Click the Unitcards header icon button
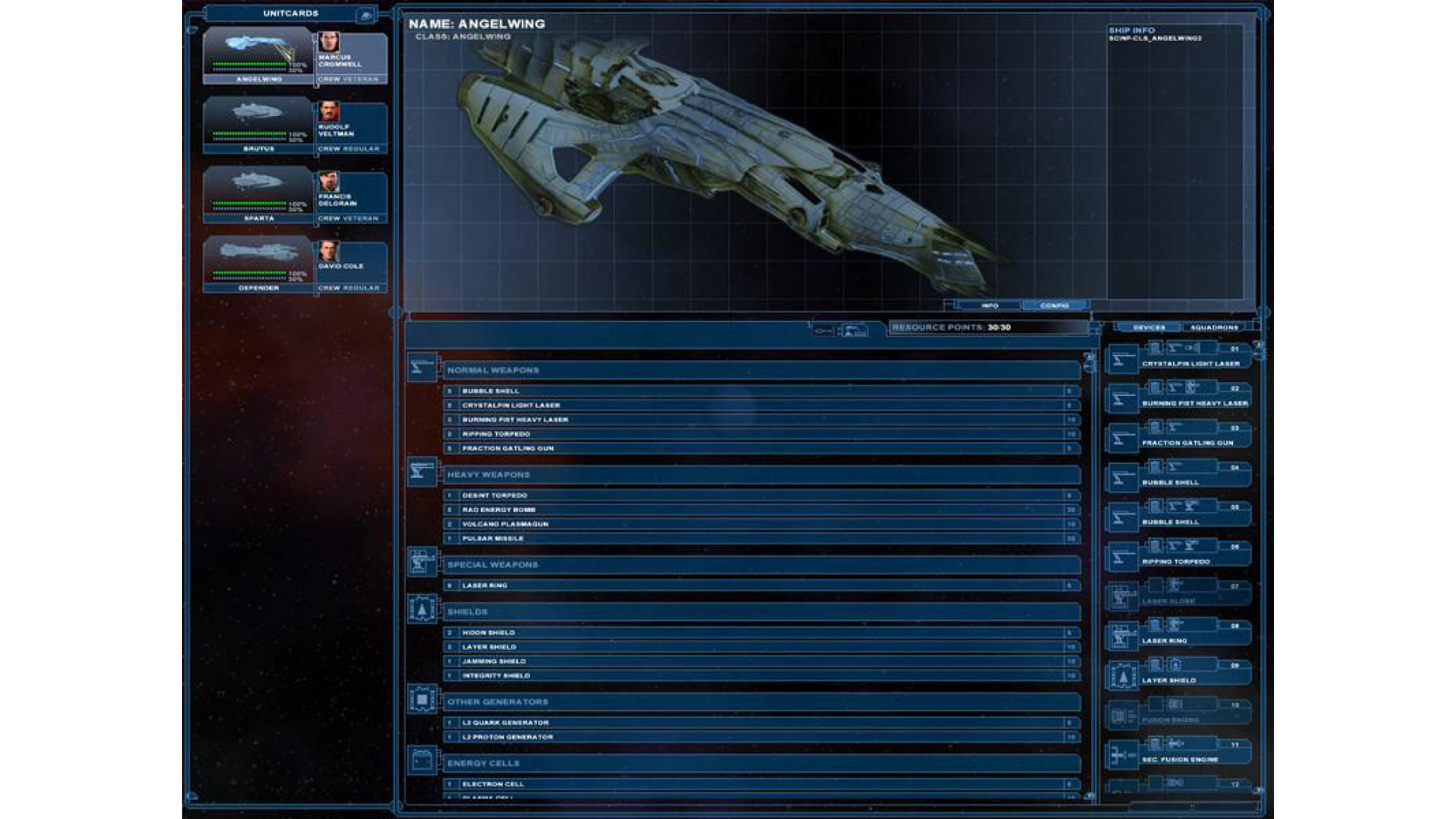This screenshot has width=1456, height=819. (366, 14)
